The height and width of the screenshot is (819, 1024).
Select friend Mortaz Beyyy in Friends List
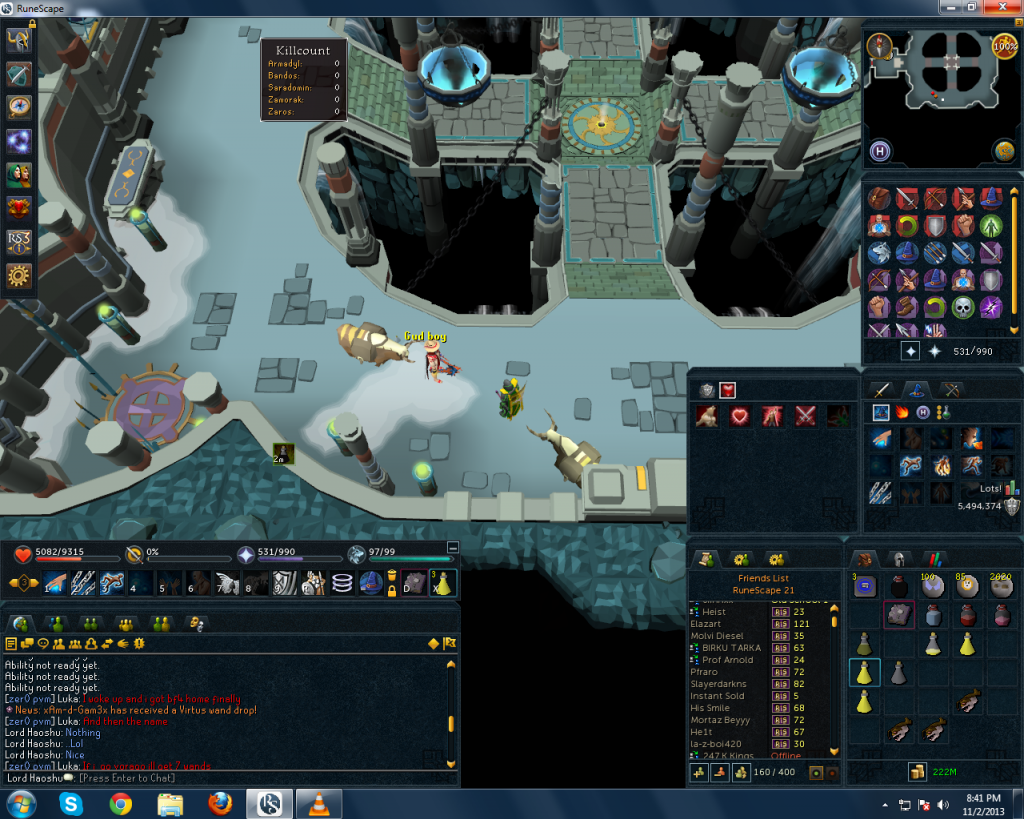(x=719, y=719)
